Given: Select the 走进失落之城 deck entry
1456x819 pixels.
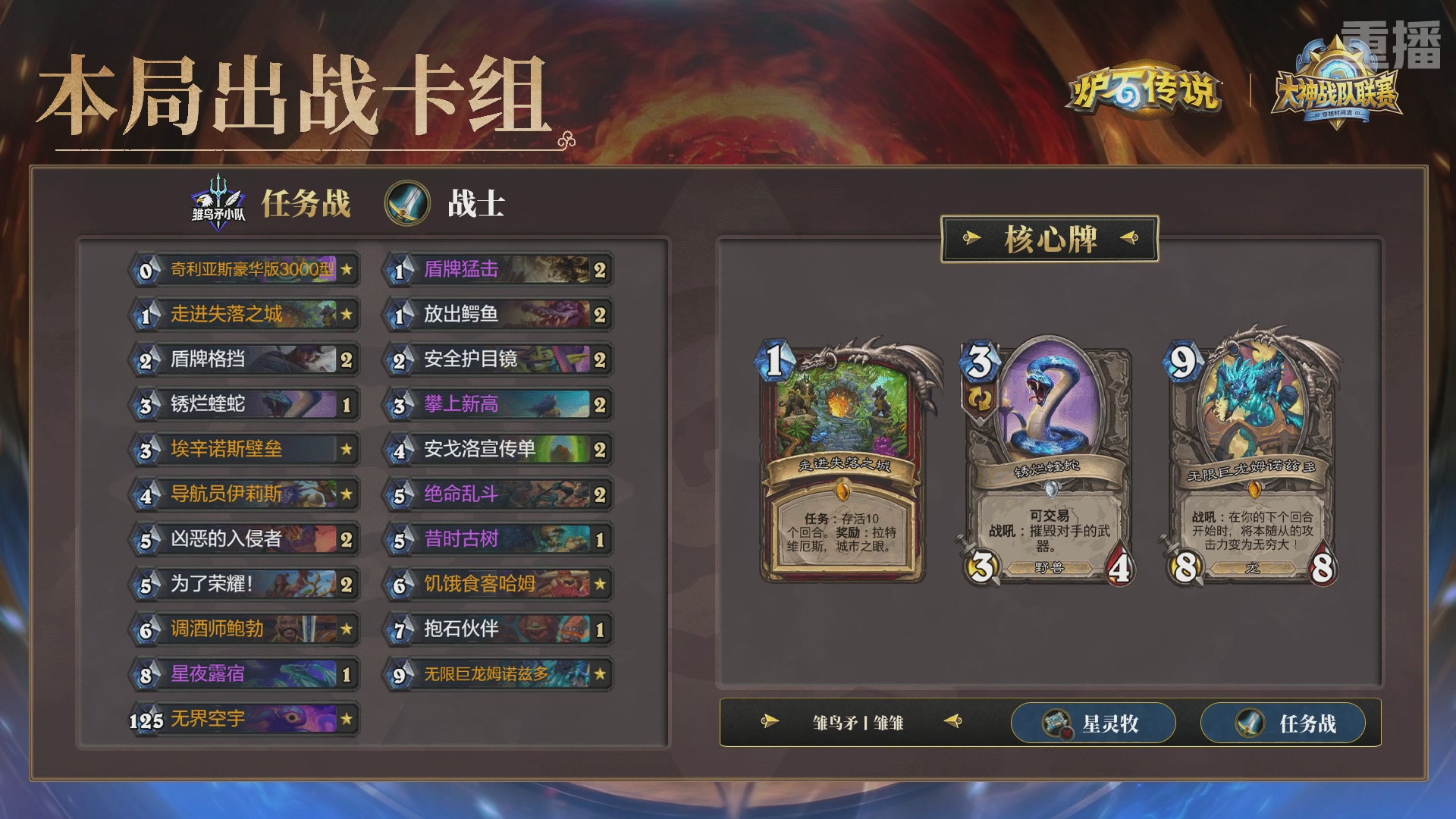Looking at the screenshot, I should pyautogui.click(x=243, y=315).
